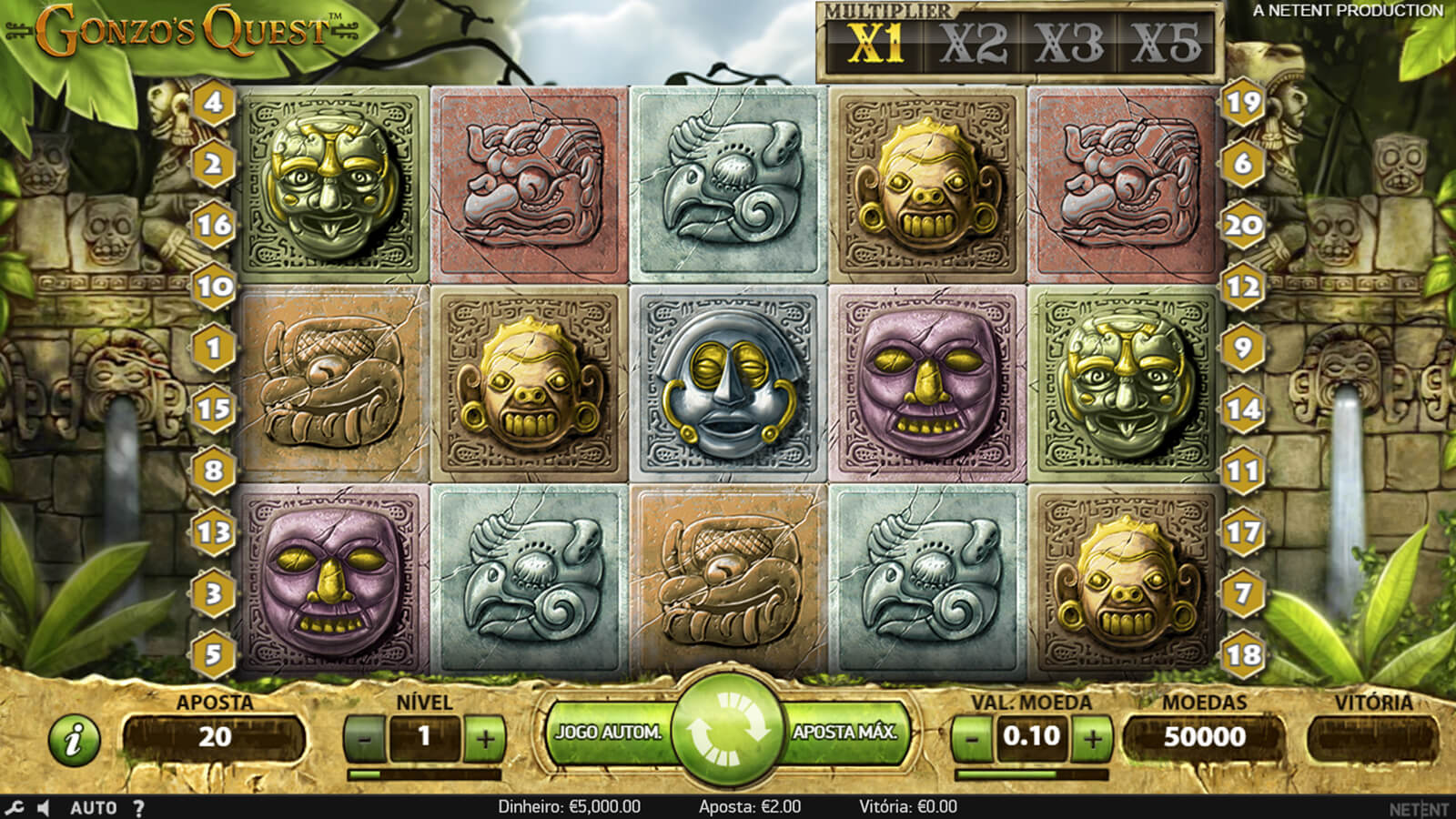This screenshot has height=819, width=1456.
Task: Highlight payline 18 marker
Action: point(1243,654)
